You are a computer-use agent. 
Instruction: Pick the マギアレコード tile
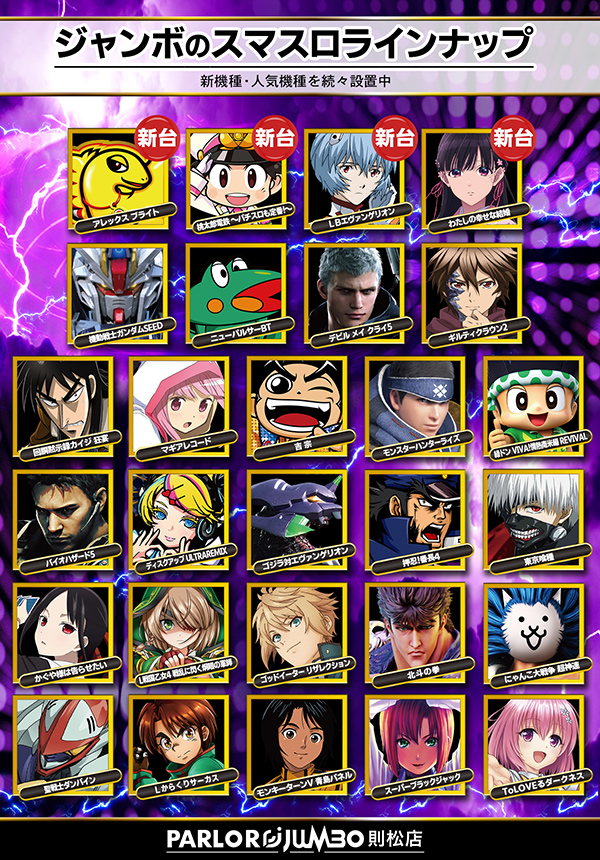(180, 402)
